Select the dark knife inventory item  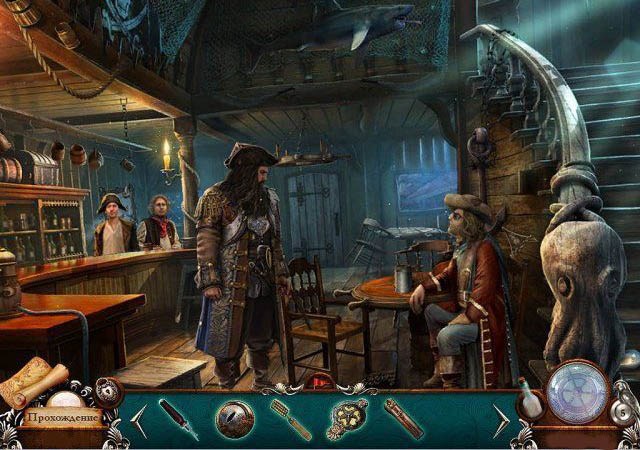click(x=178, y=419)
